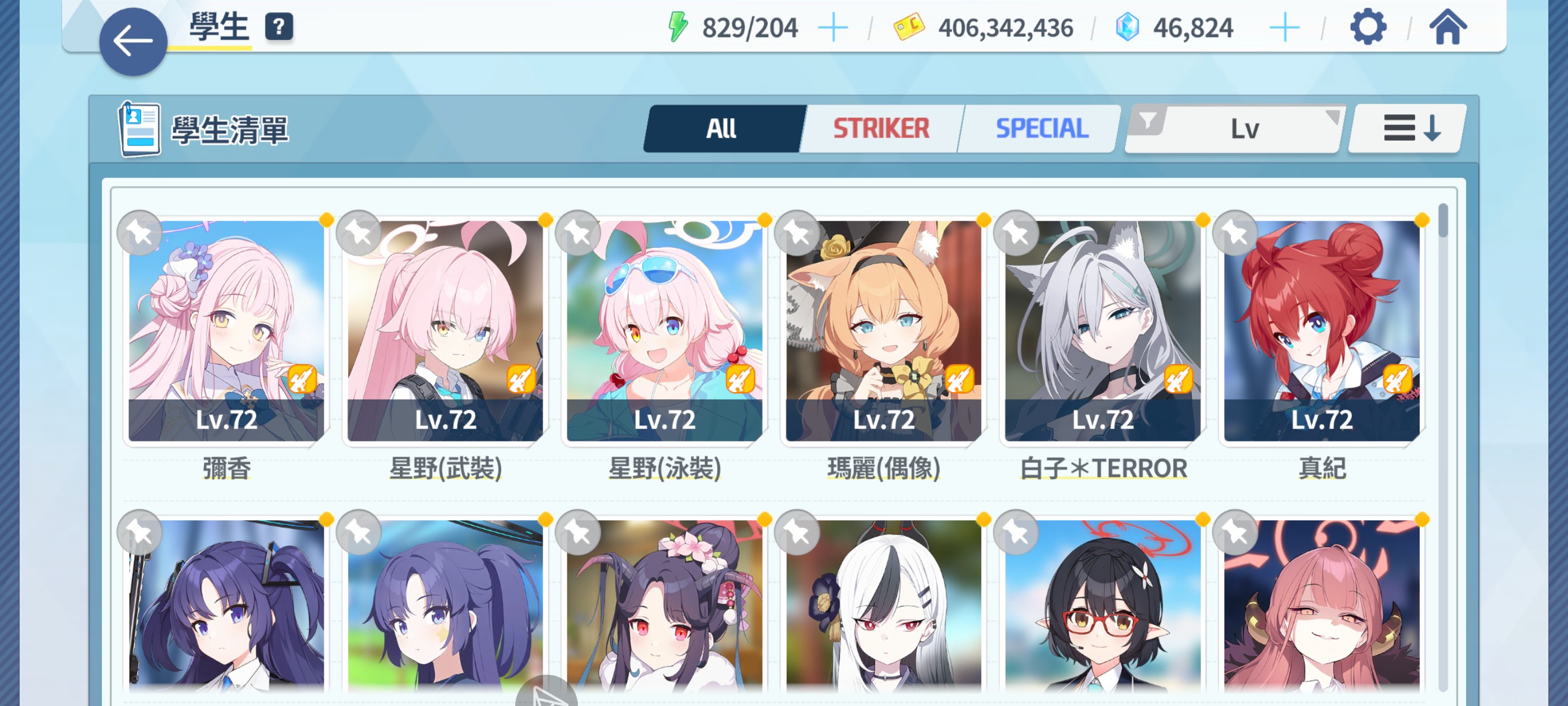Viewport: 1568px width, 706px height.
Task: Select student 彌香
Action: click(x=226, y=331)
